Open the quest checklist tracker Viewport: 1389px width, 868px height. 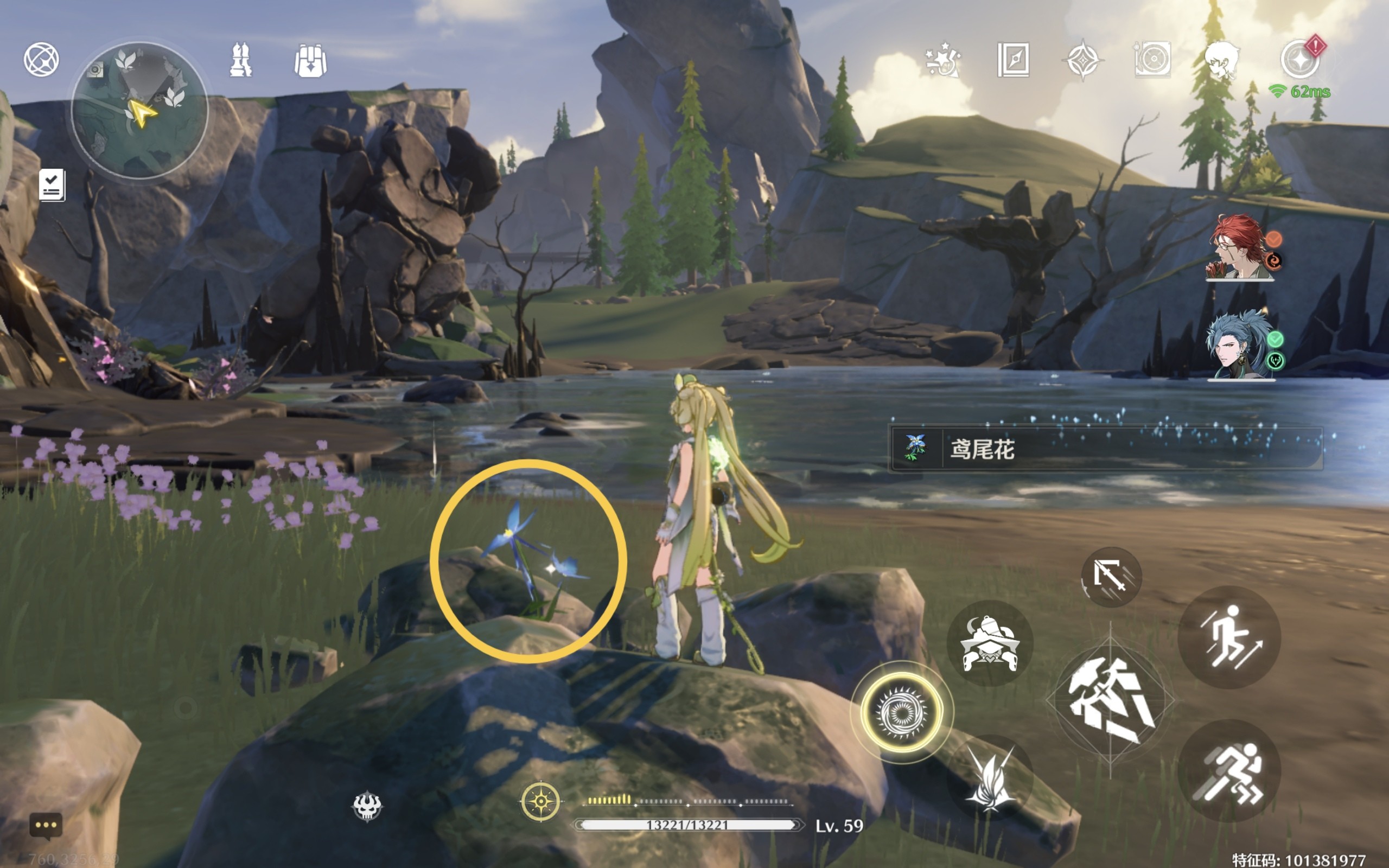coord(52,185)
